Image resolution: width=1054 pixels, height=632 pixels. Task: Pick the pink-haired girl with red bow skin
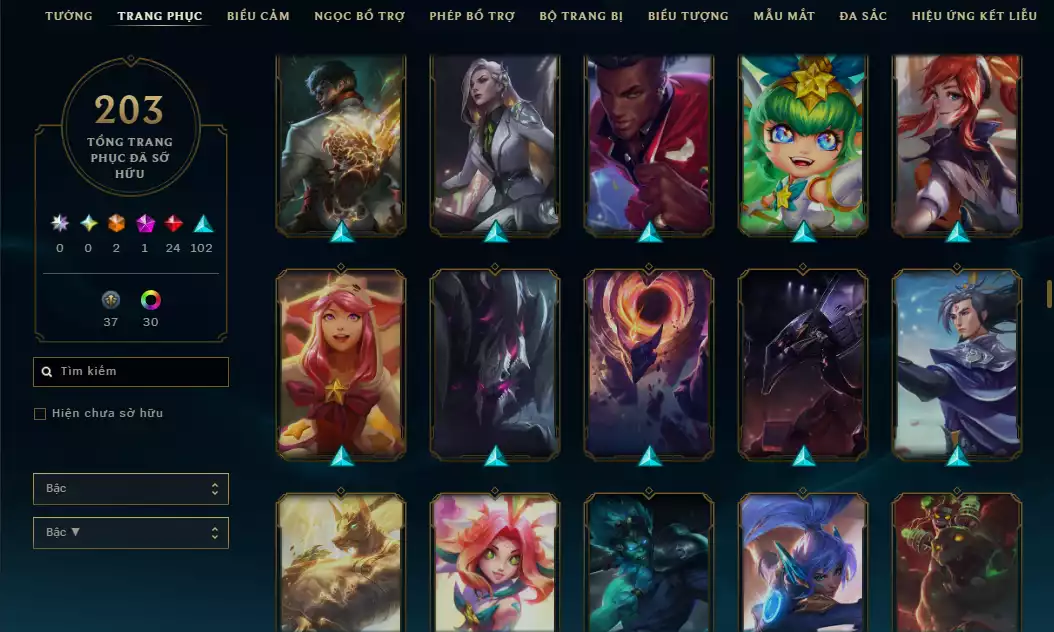coord(341,363)
